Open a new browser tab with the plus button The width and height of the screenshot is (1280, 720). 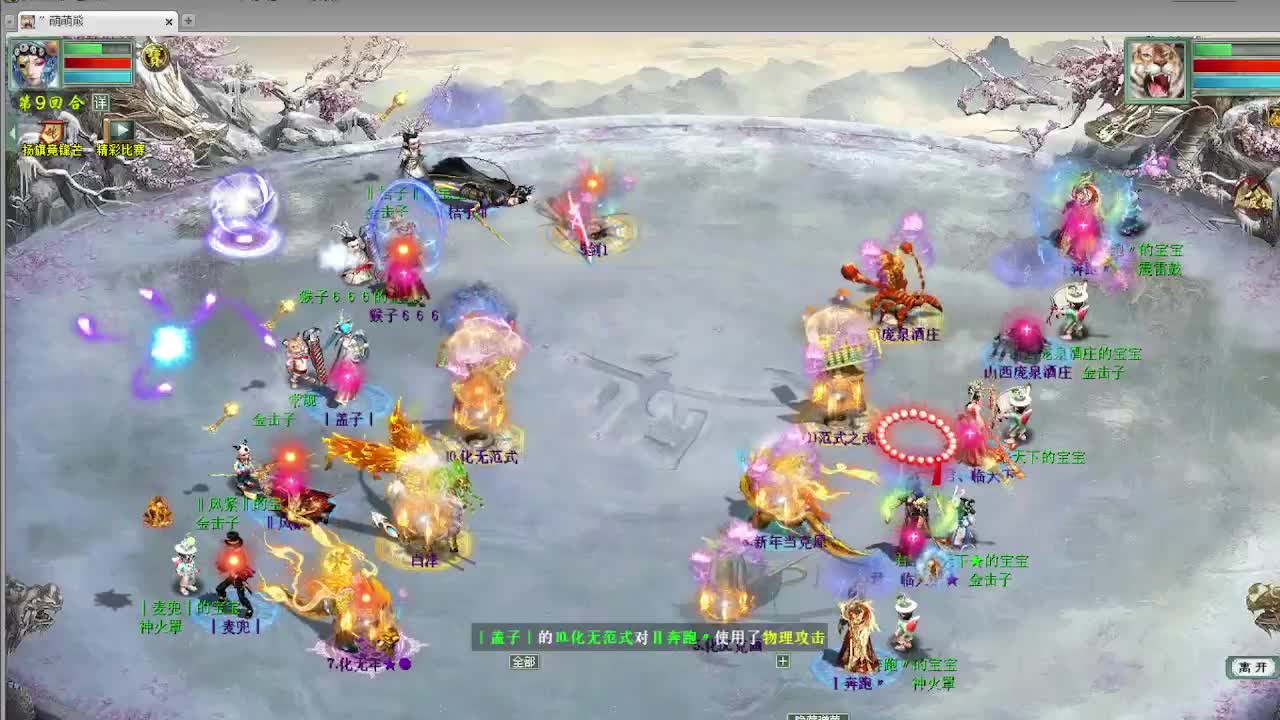point(186,19)
